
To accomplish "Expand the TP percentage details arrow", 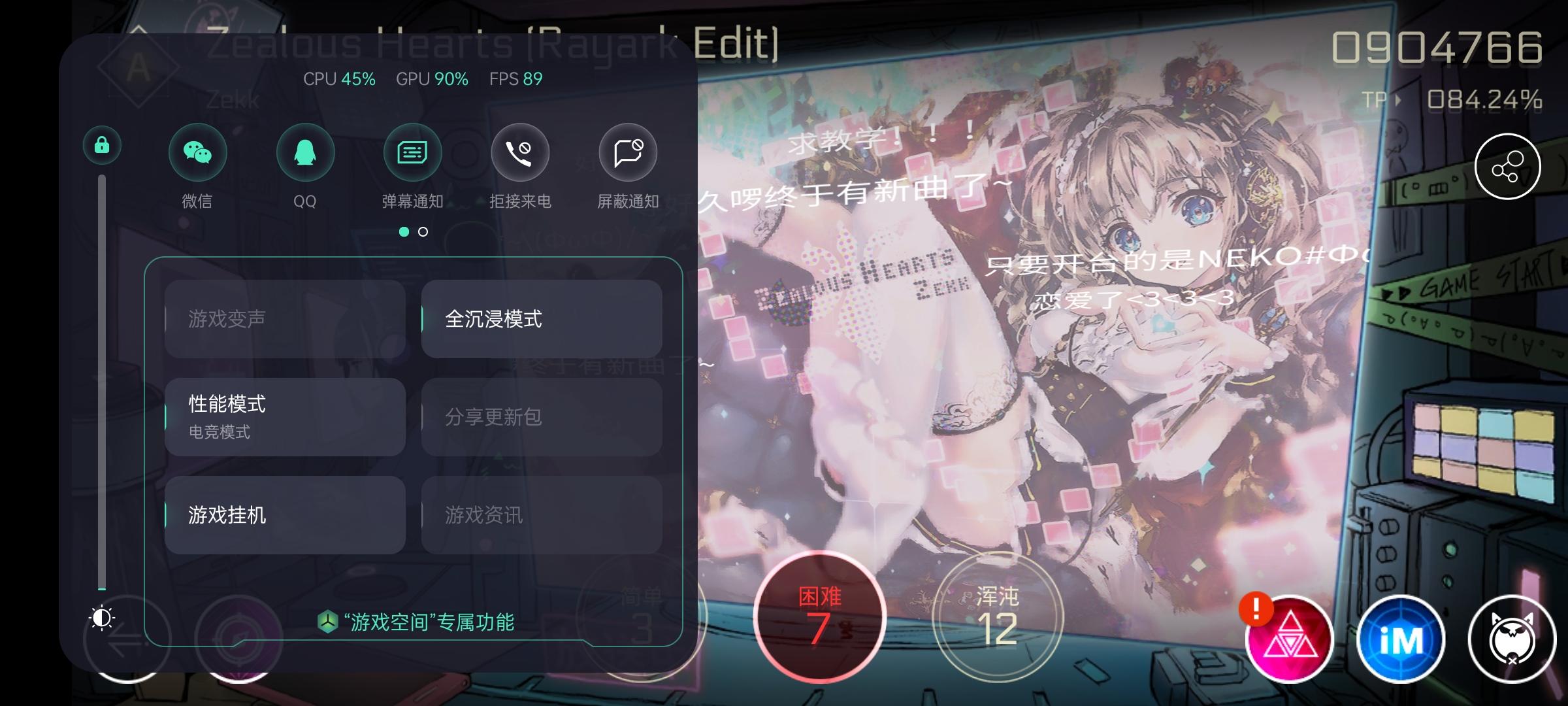I will 1398,99.
